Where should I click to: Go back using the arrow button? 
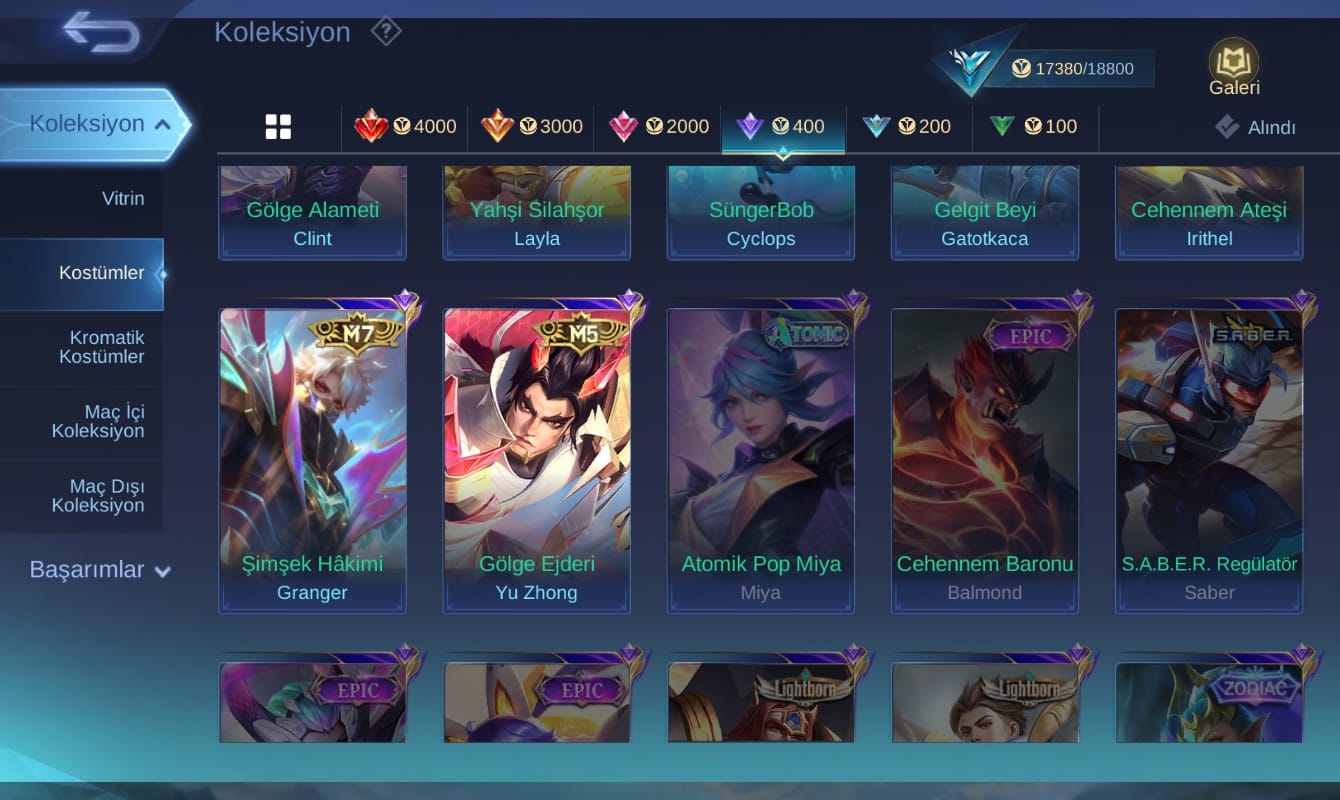tap(100, 34)
